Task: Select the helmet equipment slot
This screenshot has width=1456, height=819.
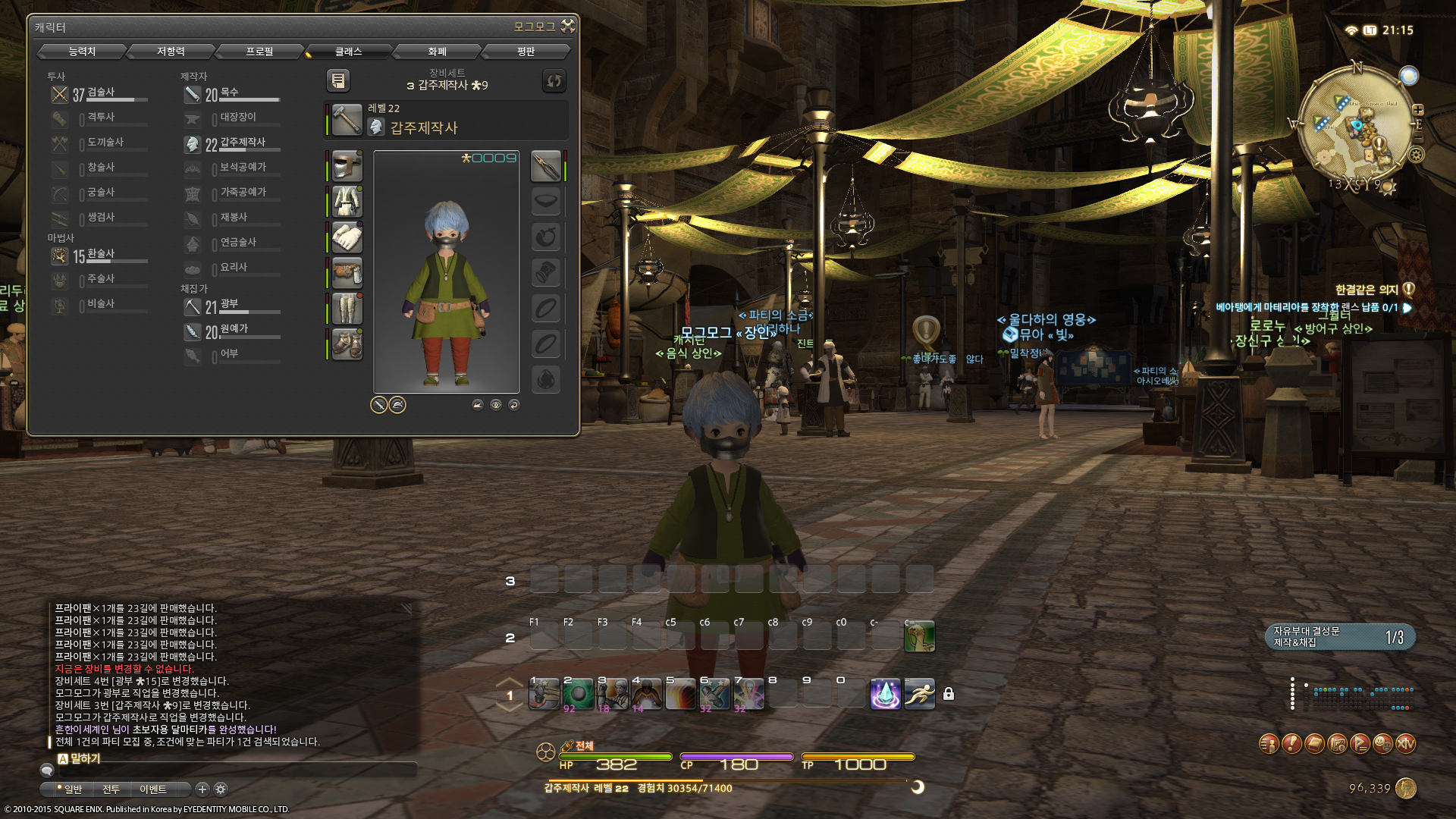Action: tap(347, 166)
